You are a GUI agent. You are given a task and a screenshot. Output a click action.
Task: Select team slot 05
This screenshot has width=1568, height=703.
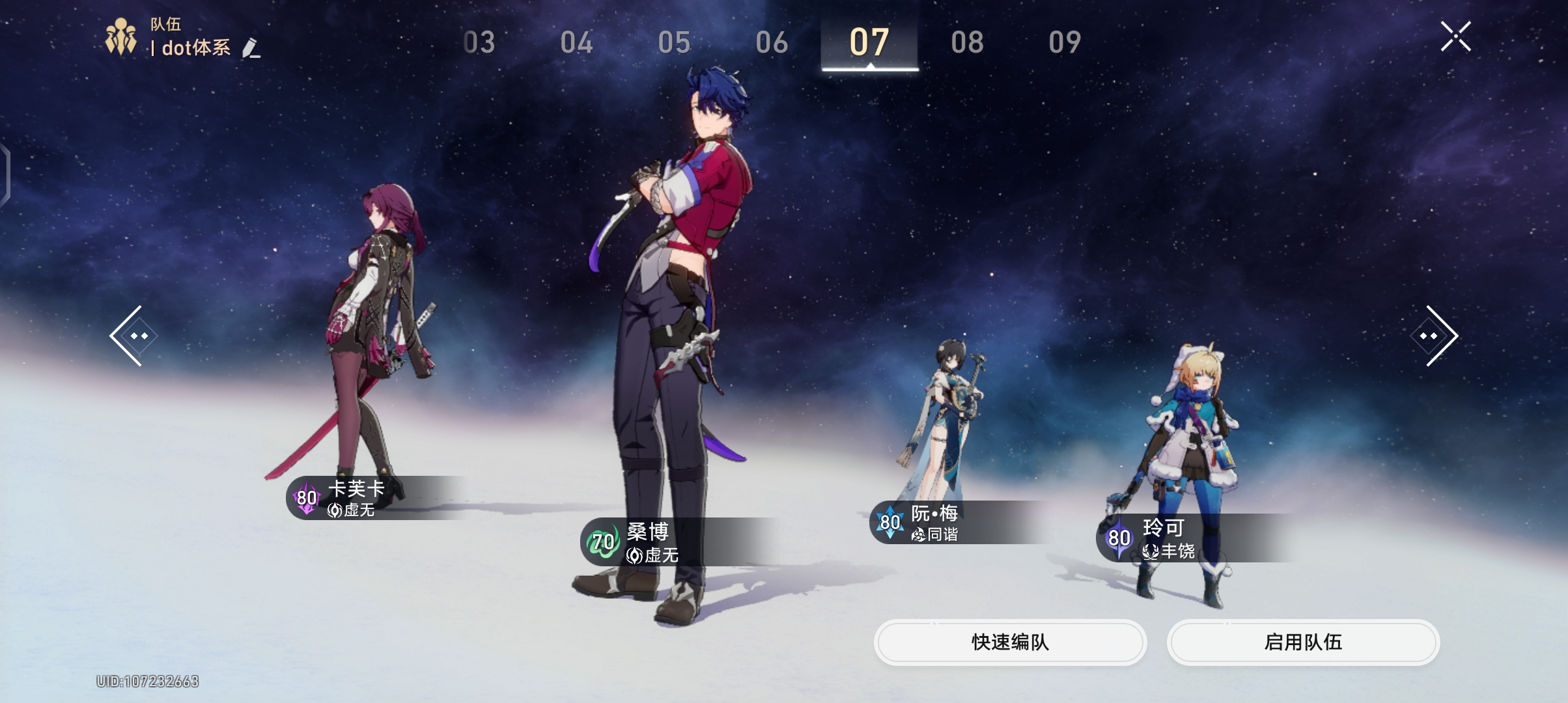(674, 43)
